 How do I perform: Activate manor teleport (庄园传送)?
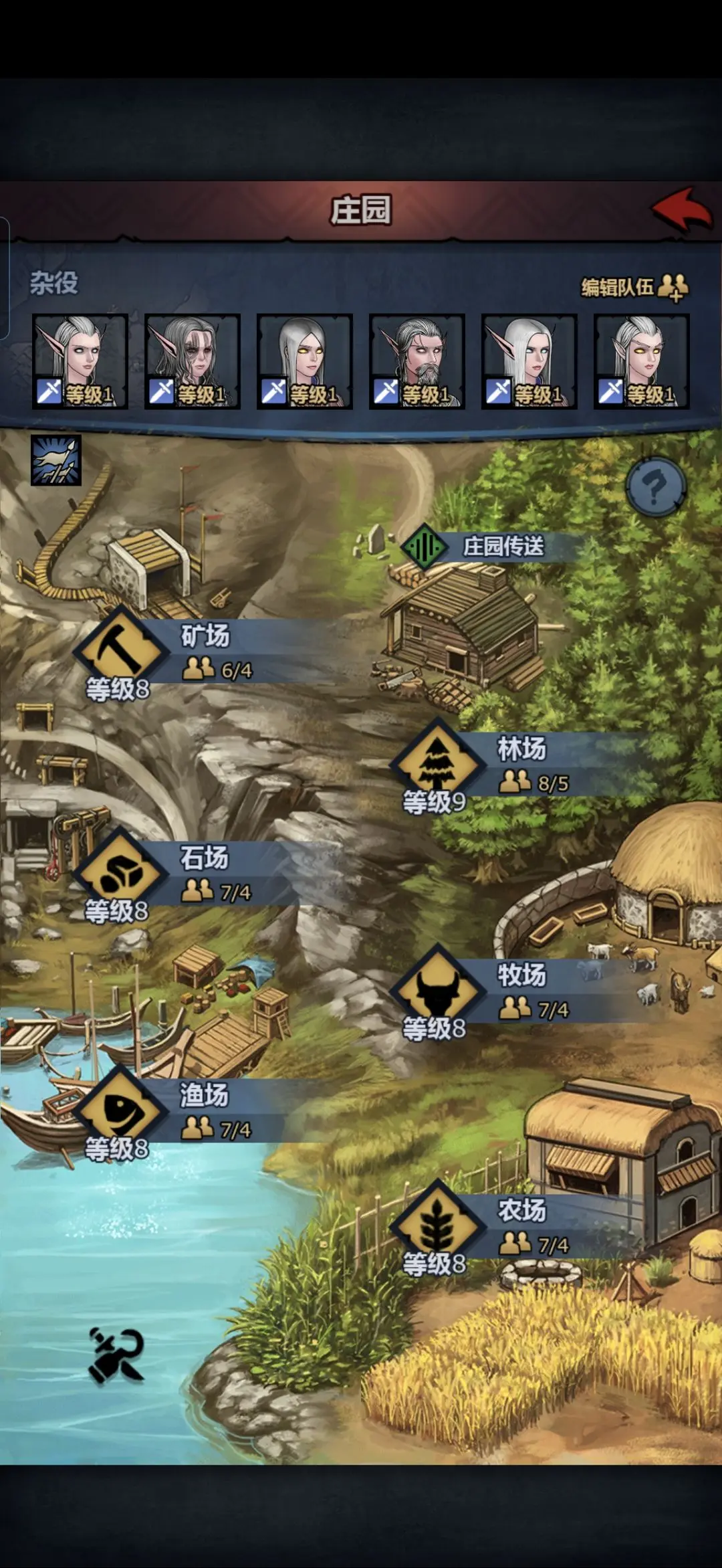[481, 547]
